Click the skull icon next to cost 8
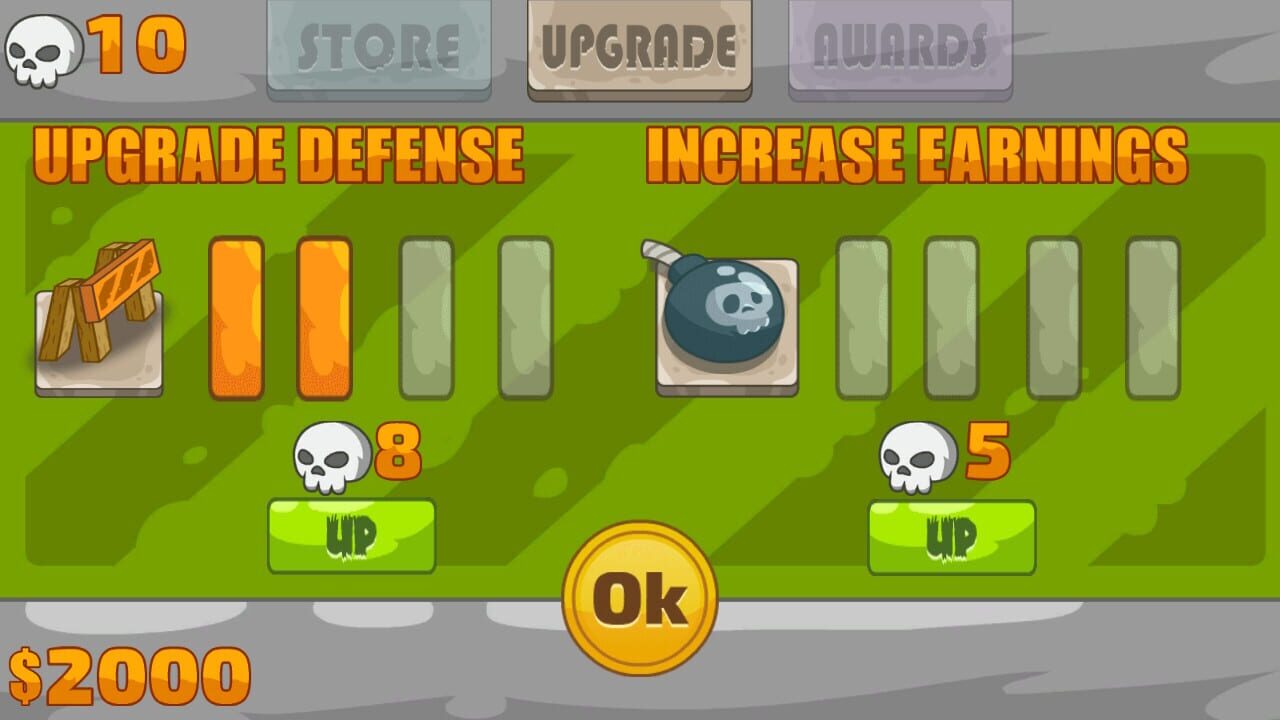The width and height of the screenshot is (1280, 720). point(330,455)
